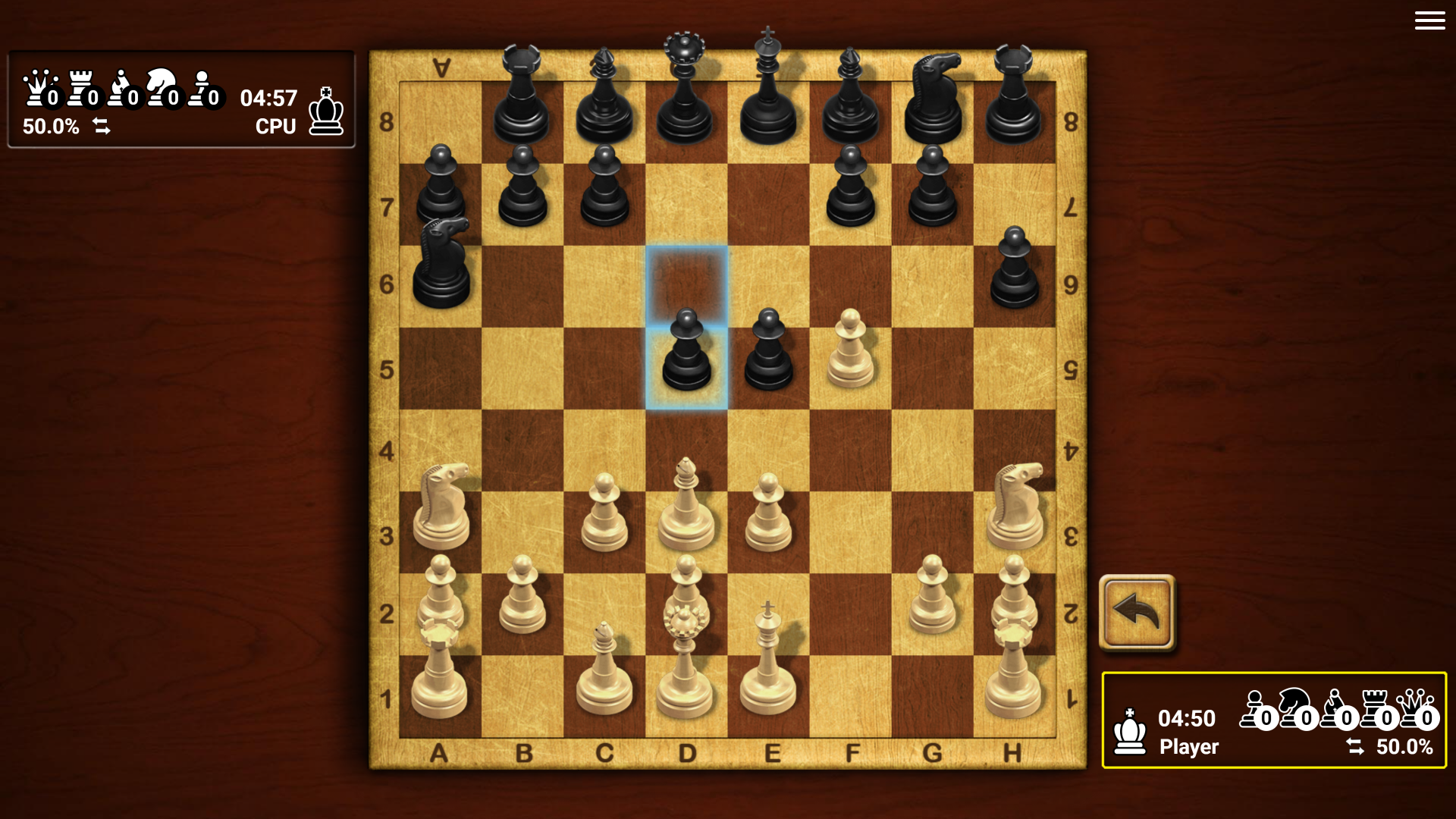Click the CPU timer showing 04:57
This screenshot has width=1456, height=819.
[x=269, y=97]
